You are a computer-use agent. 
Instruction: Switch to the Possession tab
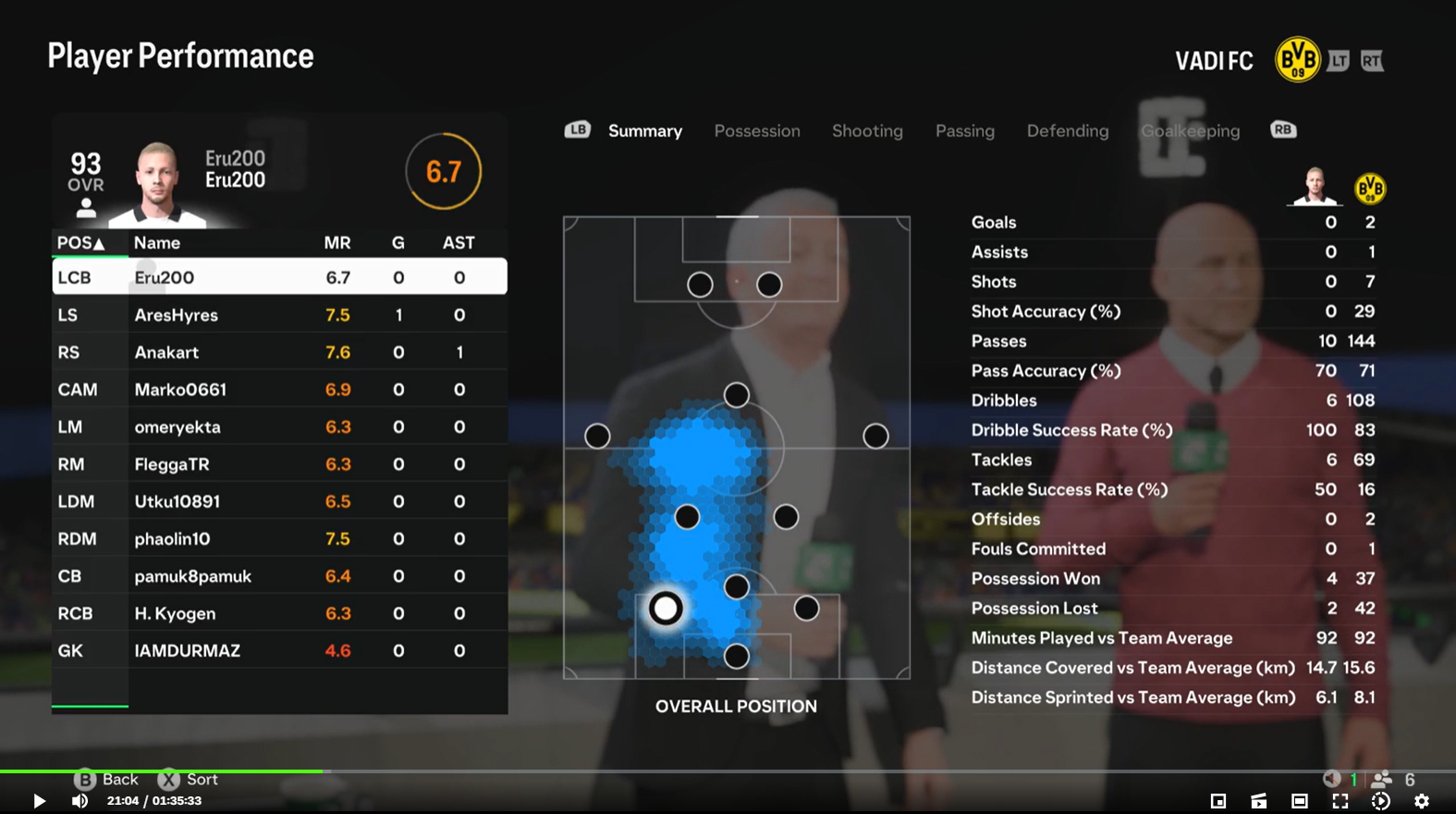[757, 131]
